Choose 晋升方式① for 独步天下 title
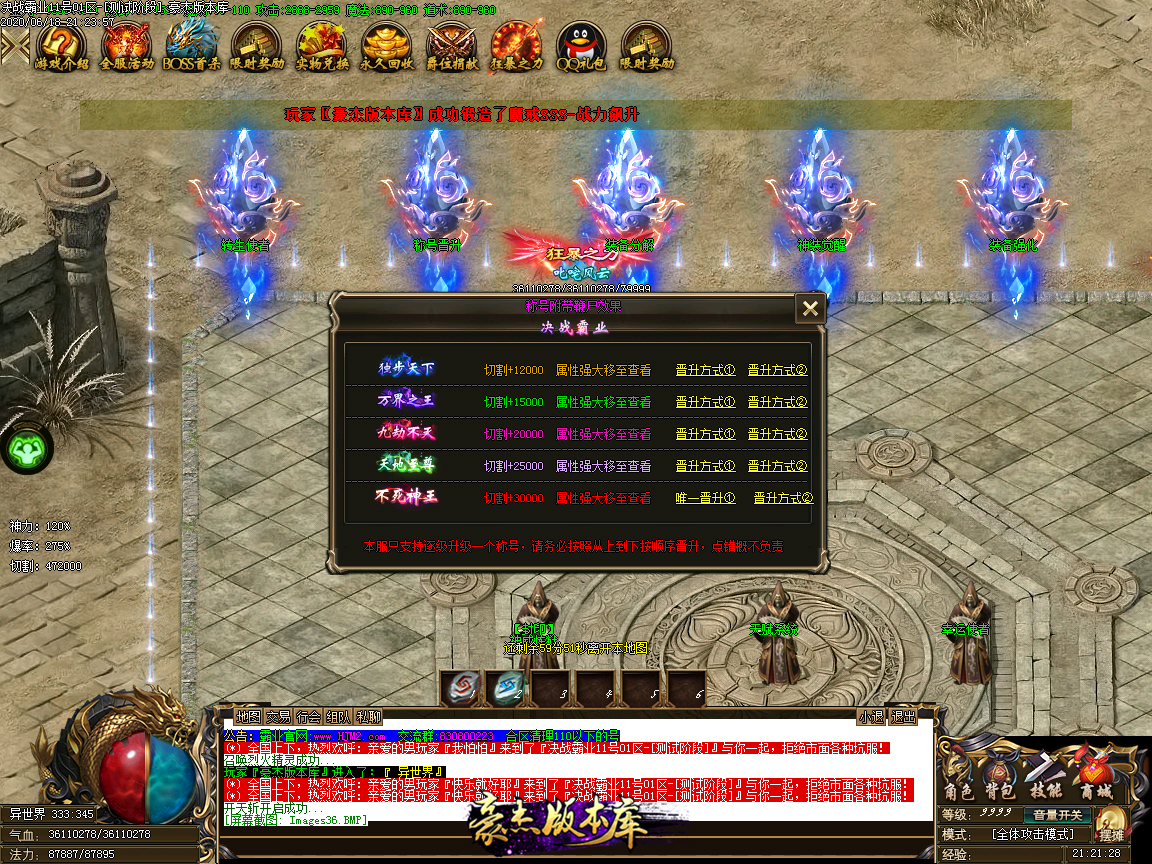The width and height of the screenshot is (1152, 864). [x=705, y=370]
